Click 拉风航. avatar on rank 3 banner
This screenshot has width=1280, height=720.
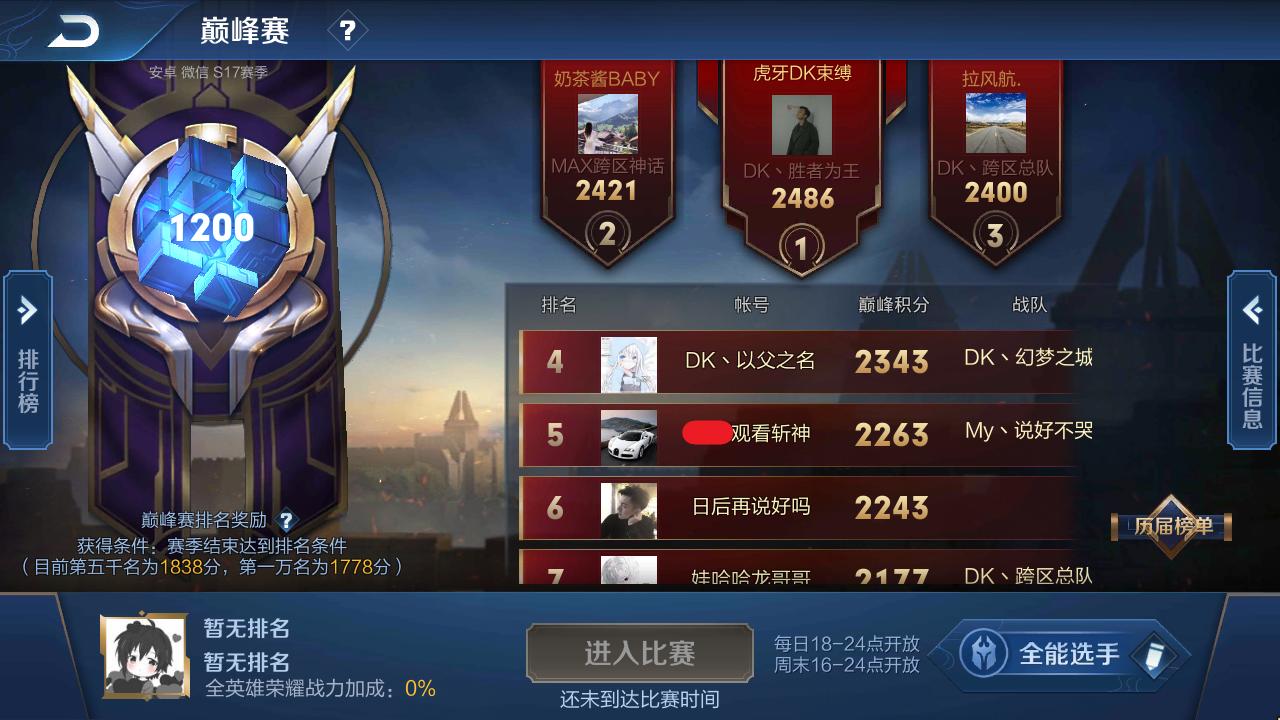coord(995,120)
